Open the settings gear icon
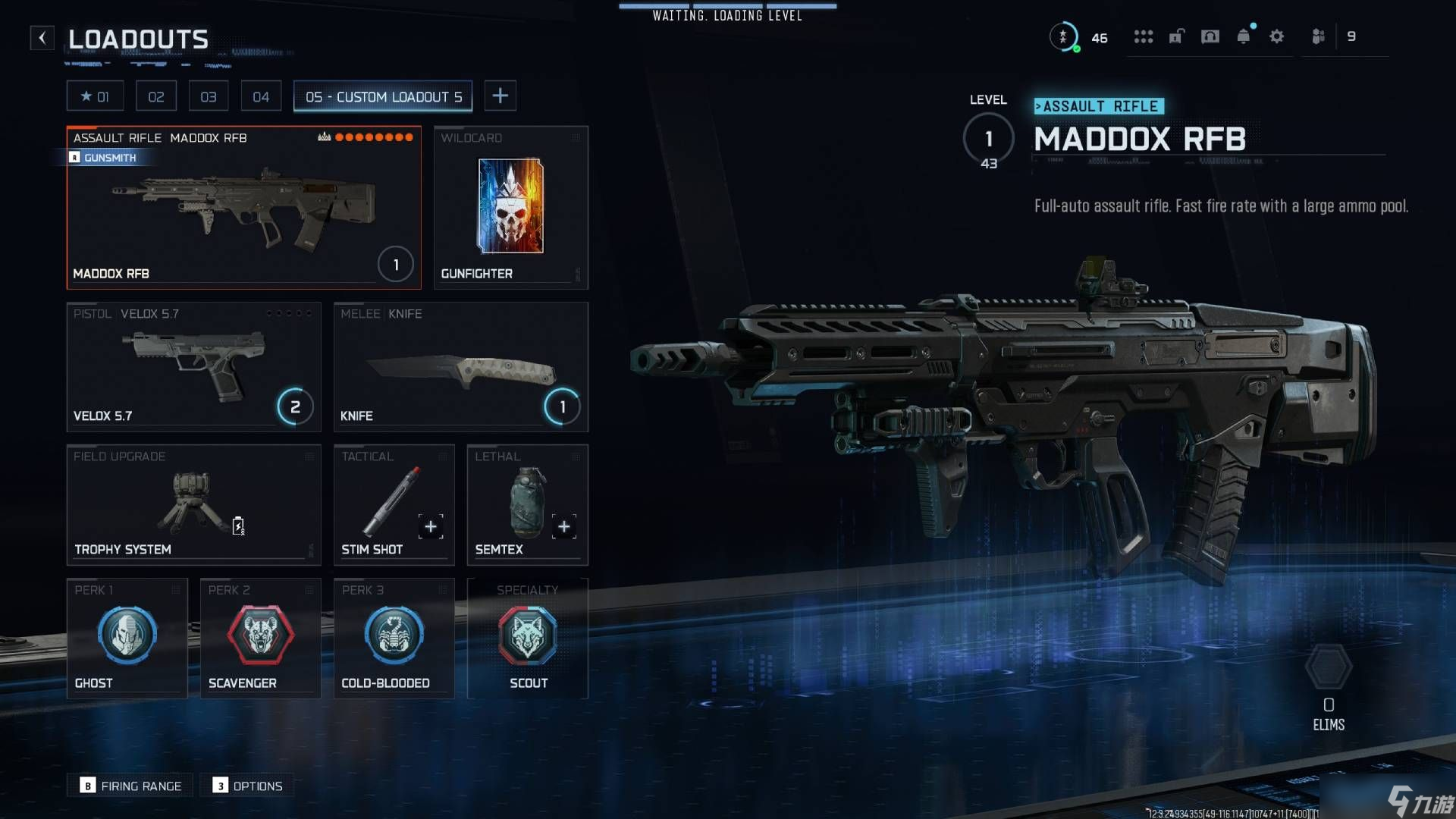This screenshot has height=819, width=1456. (x=1276, y=36)
